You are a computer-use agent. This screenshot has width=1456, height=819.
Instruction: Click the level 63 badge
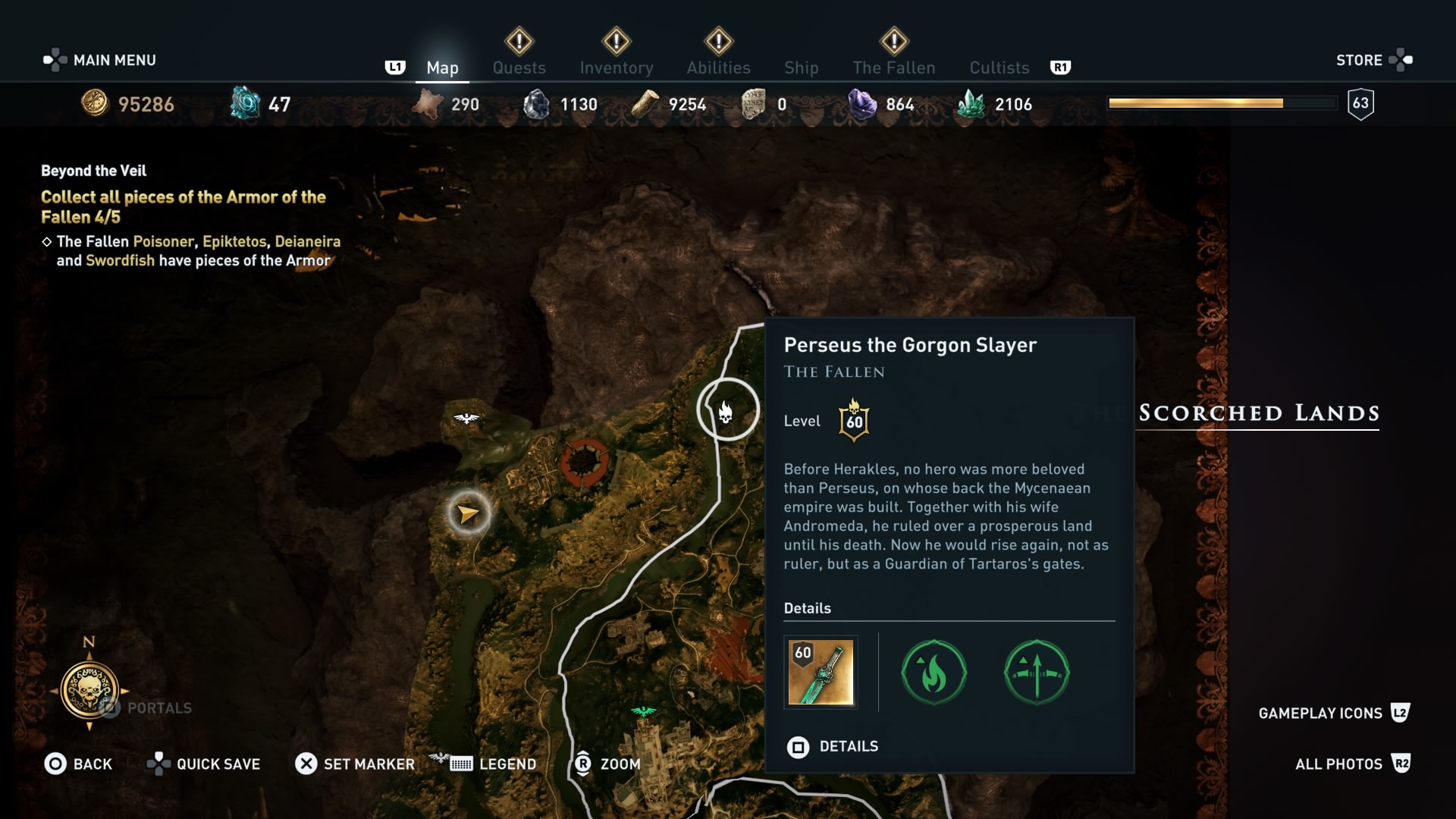pyautogui.click(x=1361, y=104)
